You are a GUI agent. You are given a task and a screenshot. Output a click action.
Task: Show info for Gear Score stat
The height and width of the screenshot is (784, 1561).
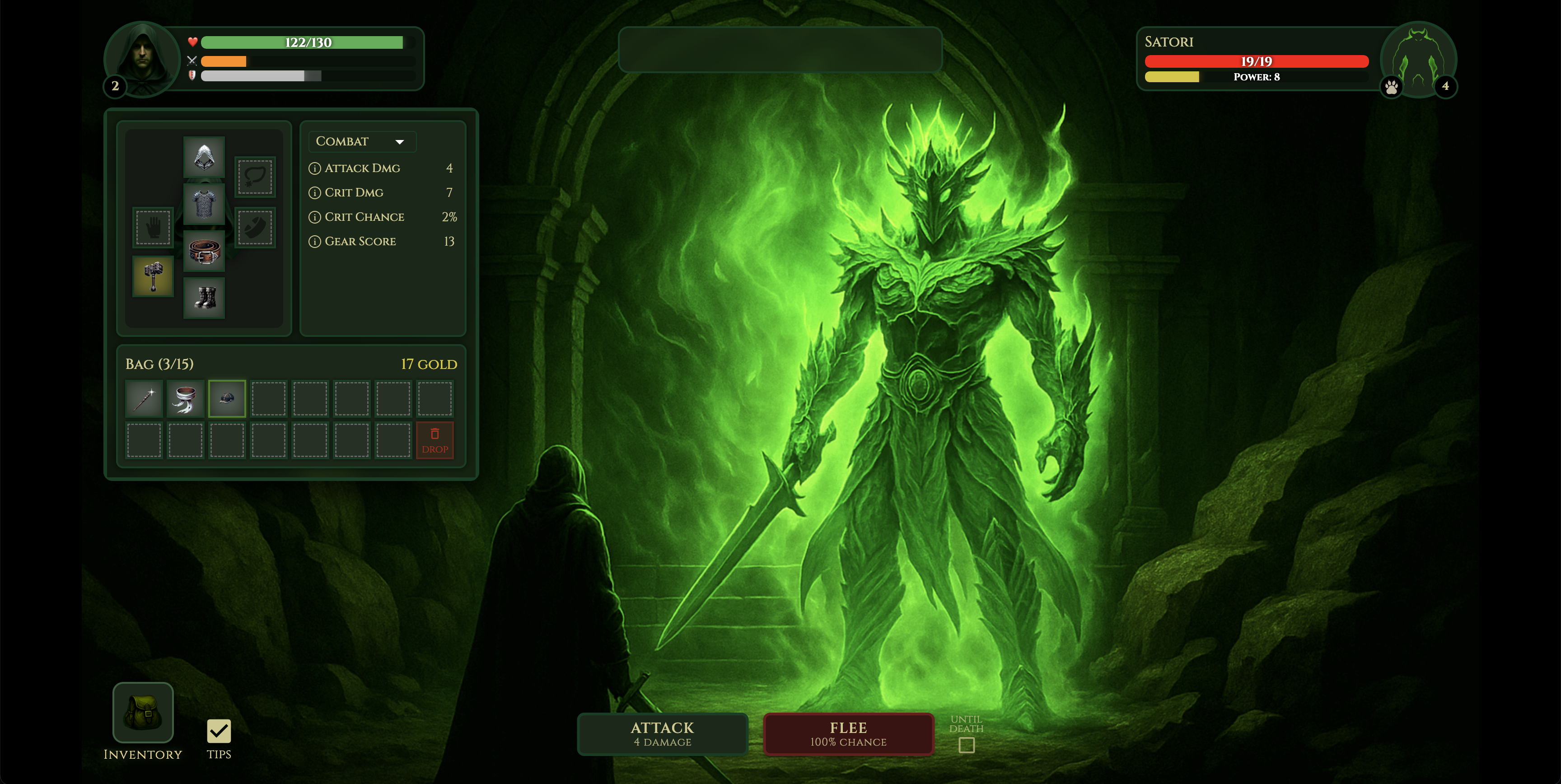314,242
